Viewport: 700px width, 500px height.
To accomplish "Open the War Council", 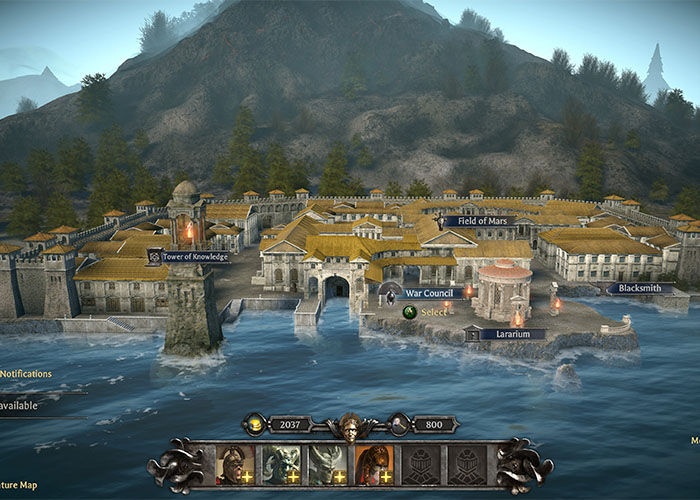I will tap(433, 293).
